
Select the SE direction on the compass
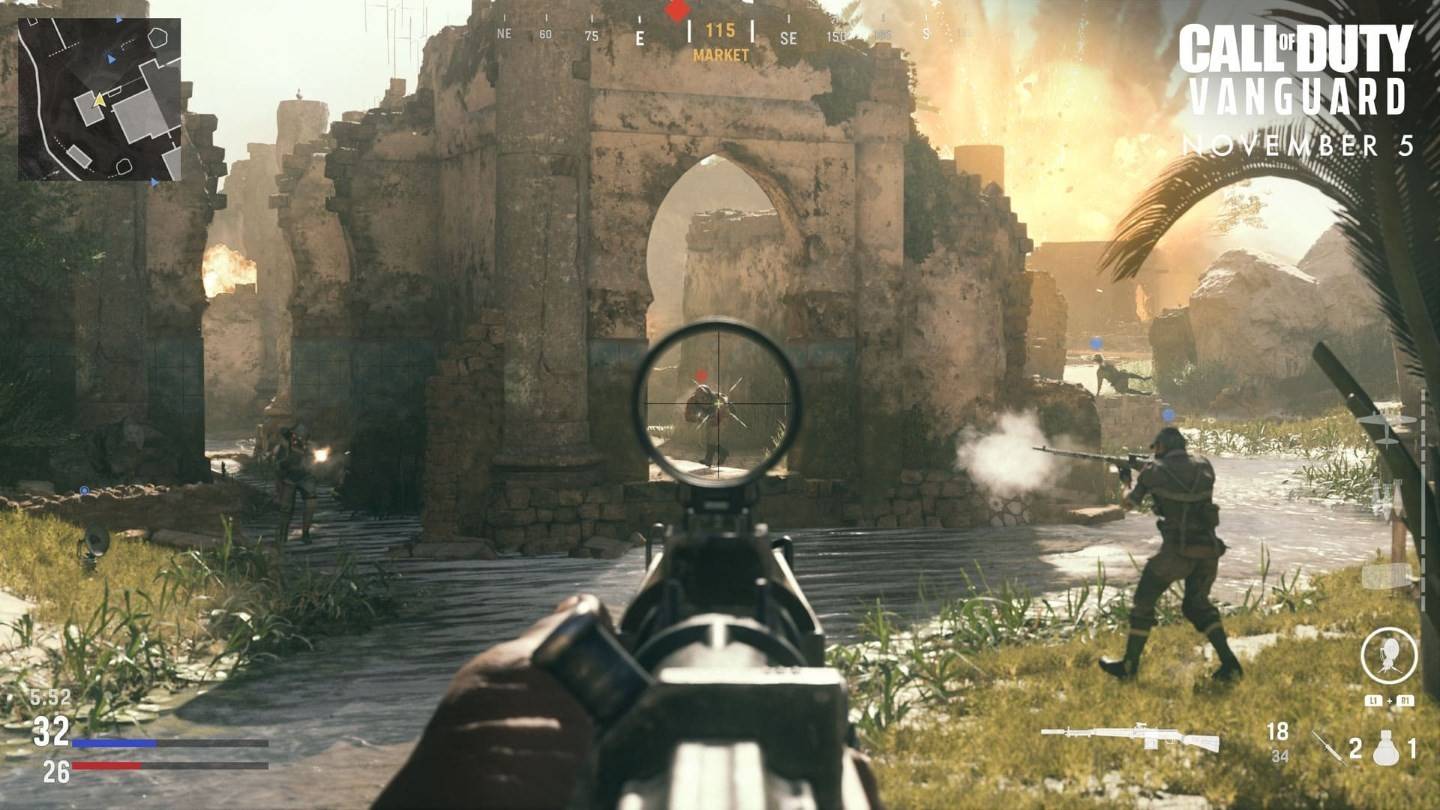[x=790, y=37]
